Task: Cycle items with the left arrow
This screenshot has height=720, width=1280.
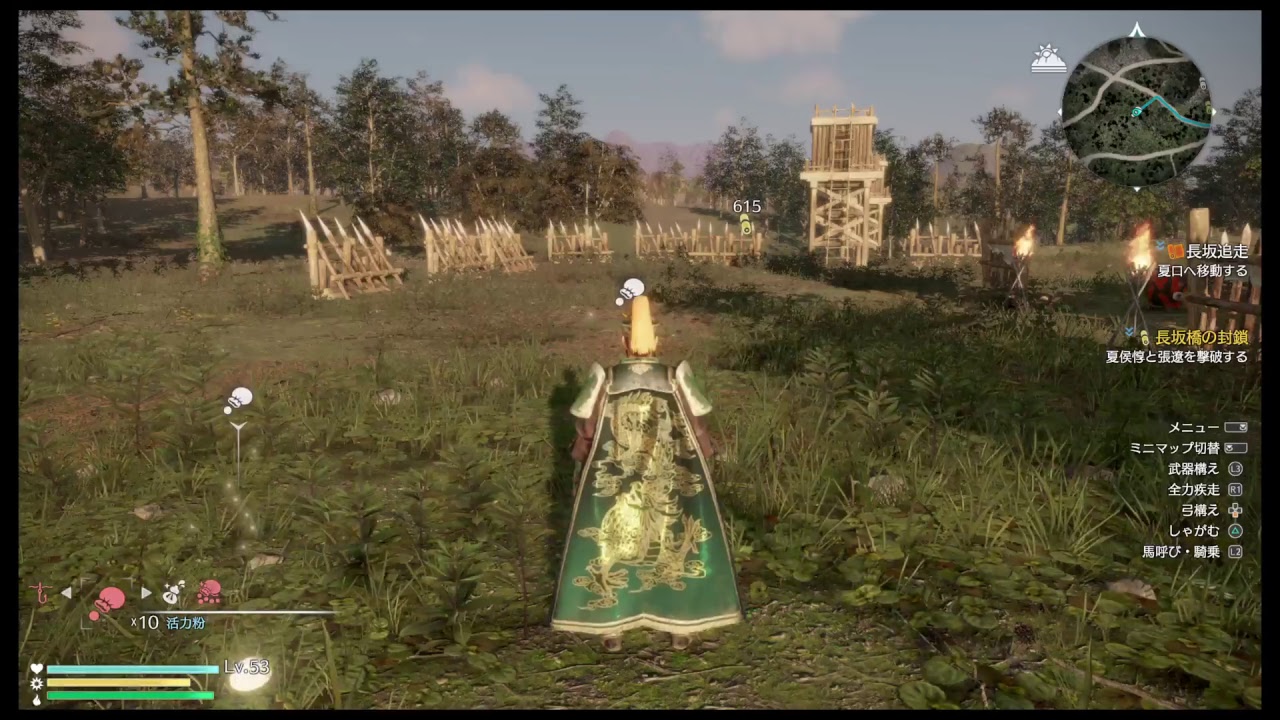Action: pos(66,593)
